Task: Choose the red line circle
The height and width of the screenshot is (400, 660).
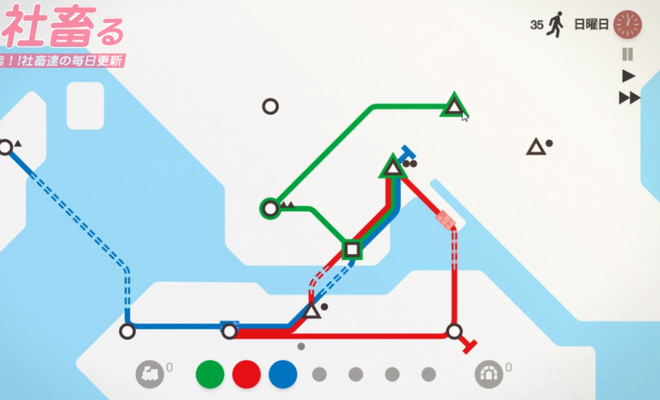Action: (x=246, y=374)
